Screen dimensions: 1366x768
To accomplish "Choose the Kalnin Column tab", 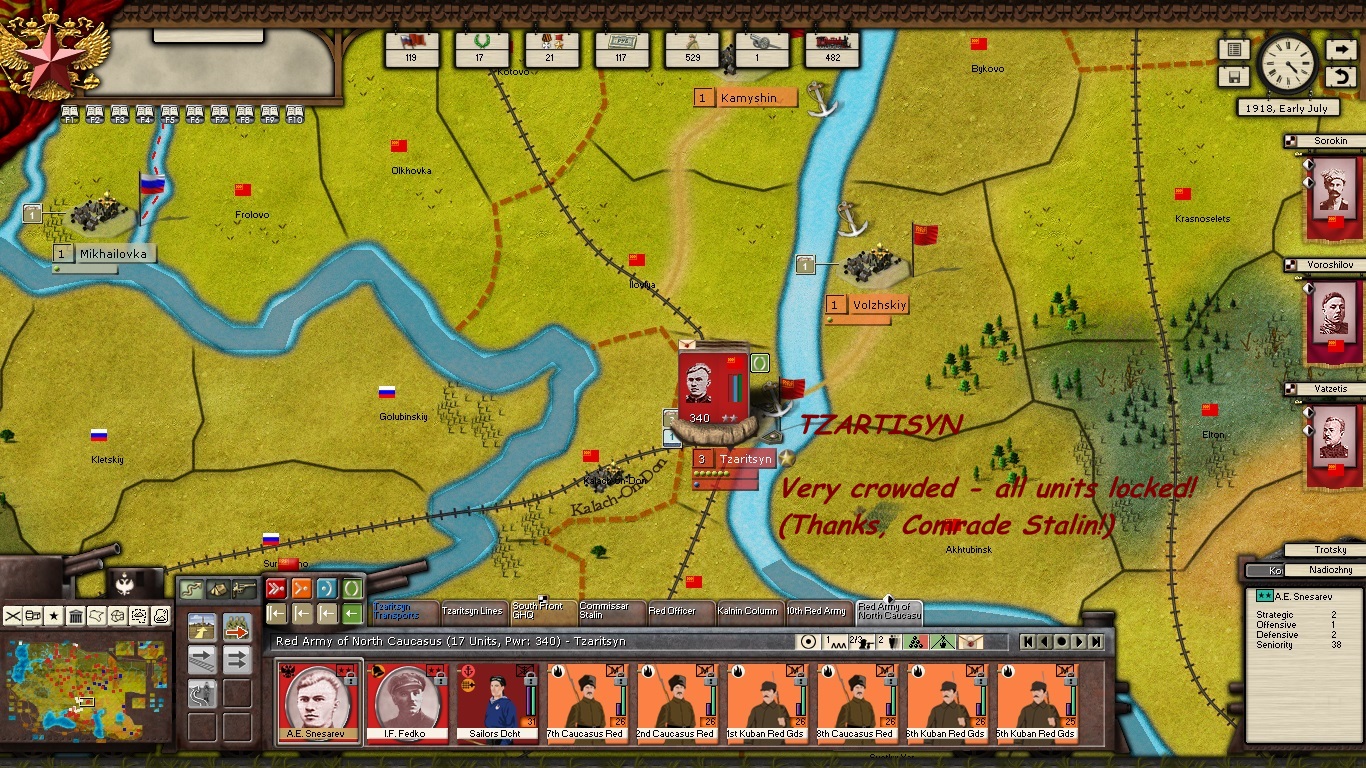I will tap(747, 611).
